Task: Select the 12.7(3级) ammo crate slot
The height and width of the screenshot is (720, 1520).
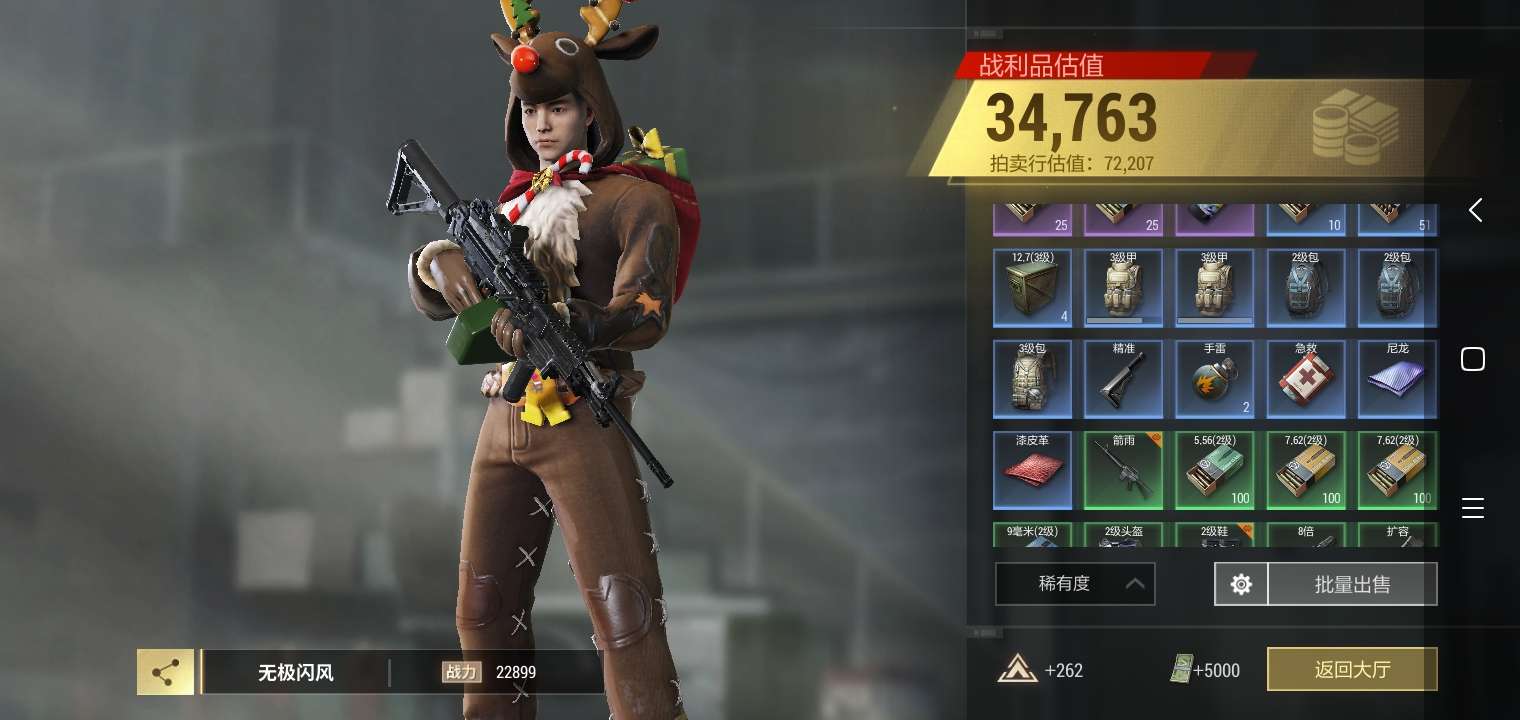Action: [1032, 288]
